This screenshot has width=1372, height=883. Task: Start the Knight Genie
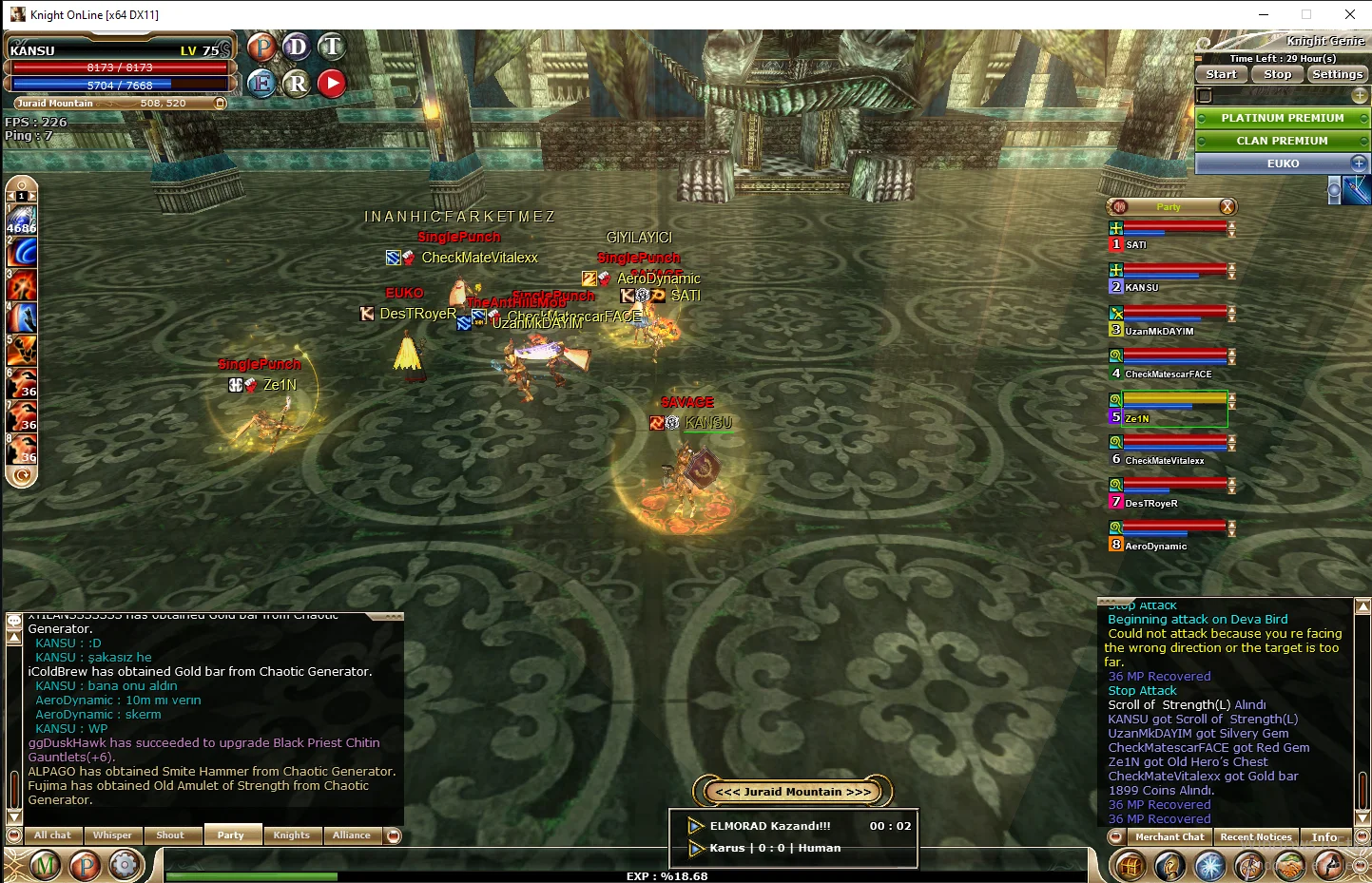[1221, 74]
